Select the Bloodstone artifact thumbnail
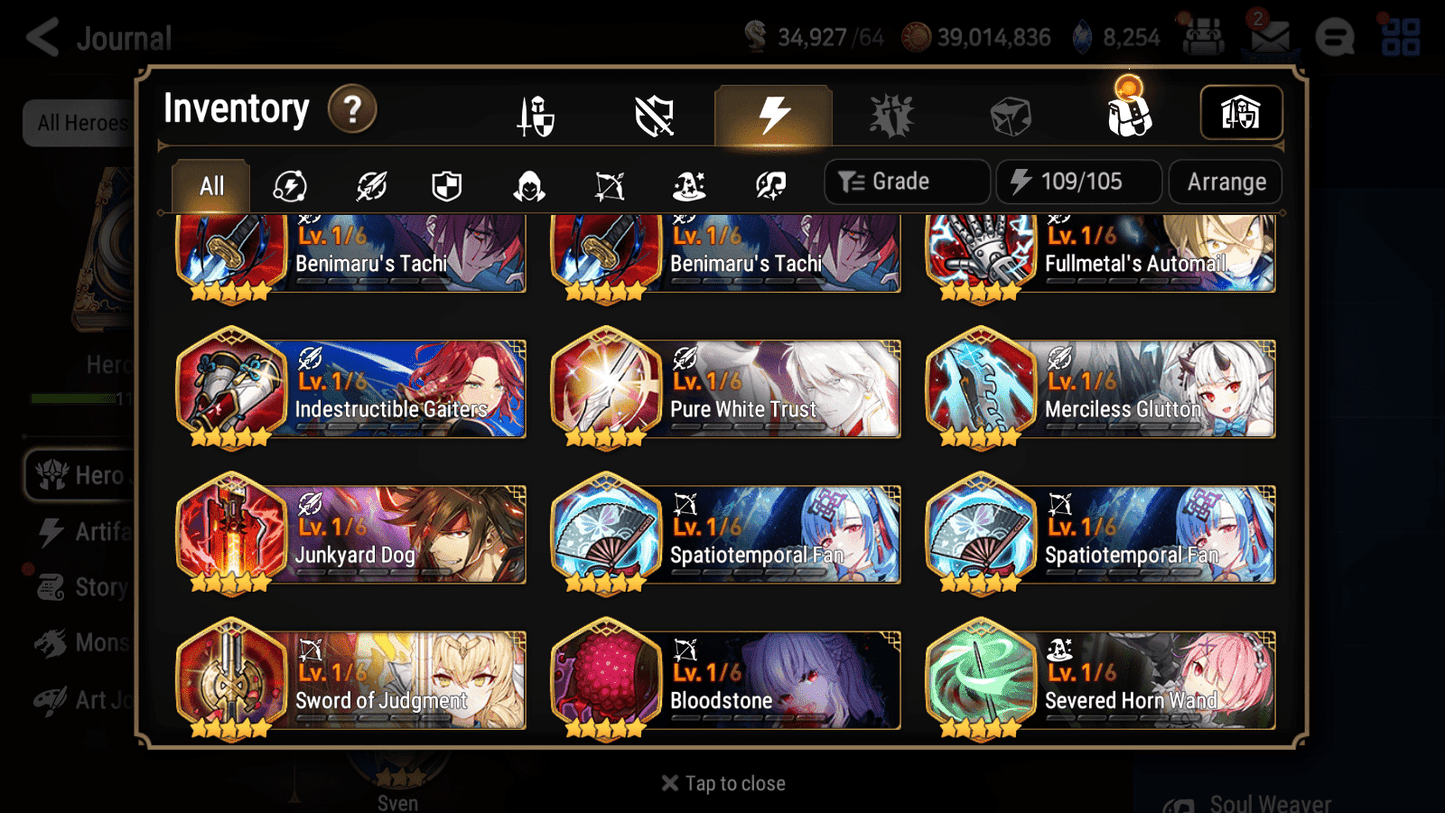The height and width of the screenshot is (813, 1445). [x=607, y=679]
